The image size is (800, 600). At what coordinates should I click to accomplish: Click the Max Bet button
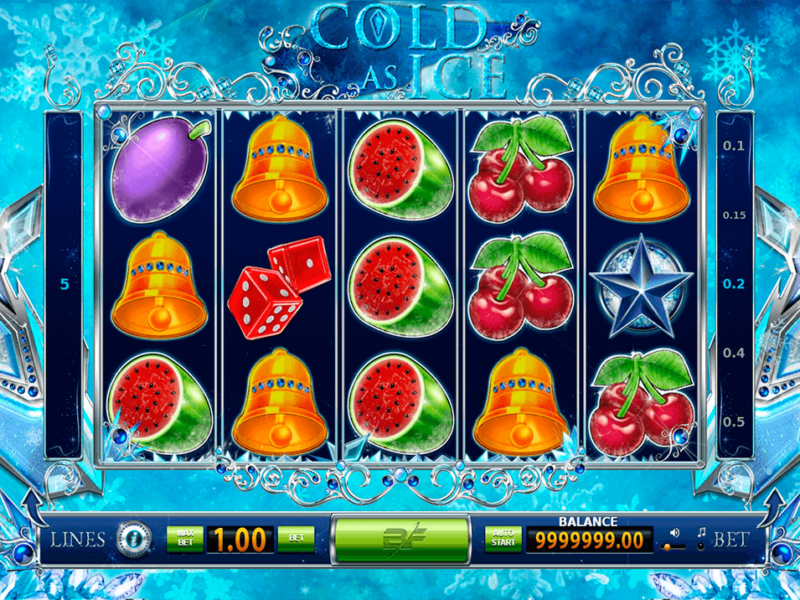pos(184,539)
